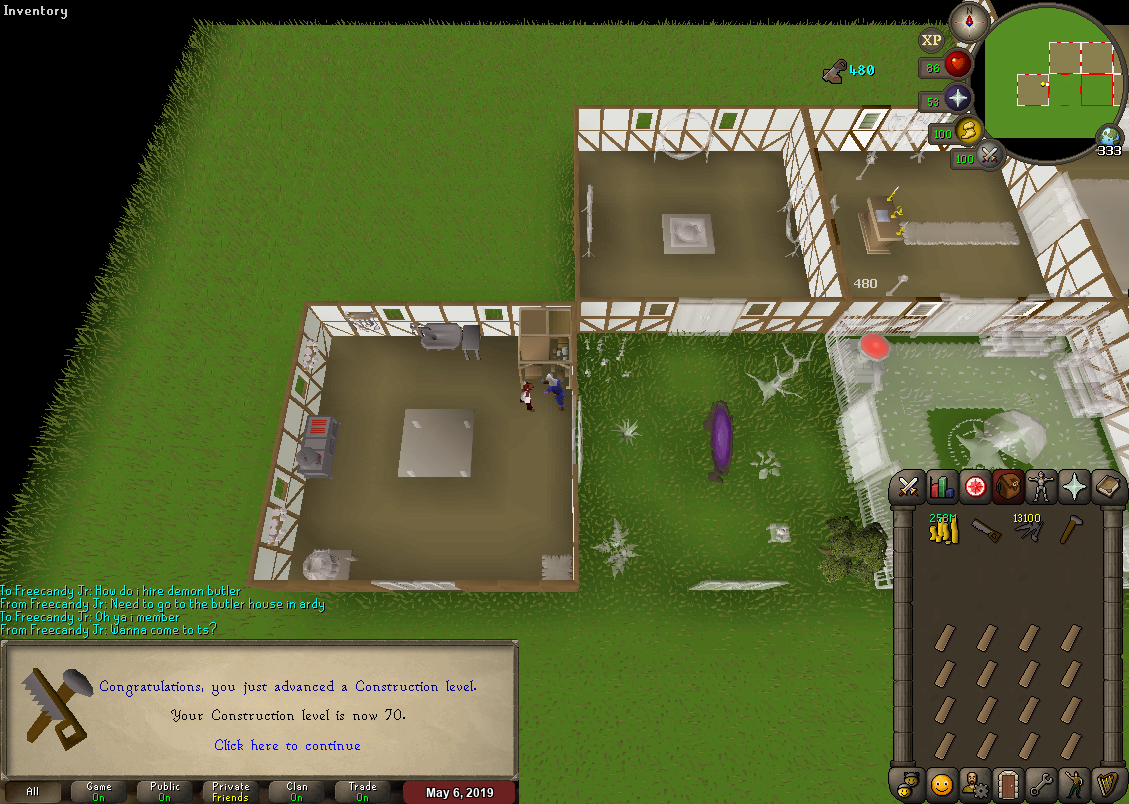
Task: Open the Worn Equipment tab
Action: tap(1040, 487)
